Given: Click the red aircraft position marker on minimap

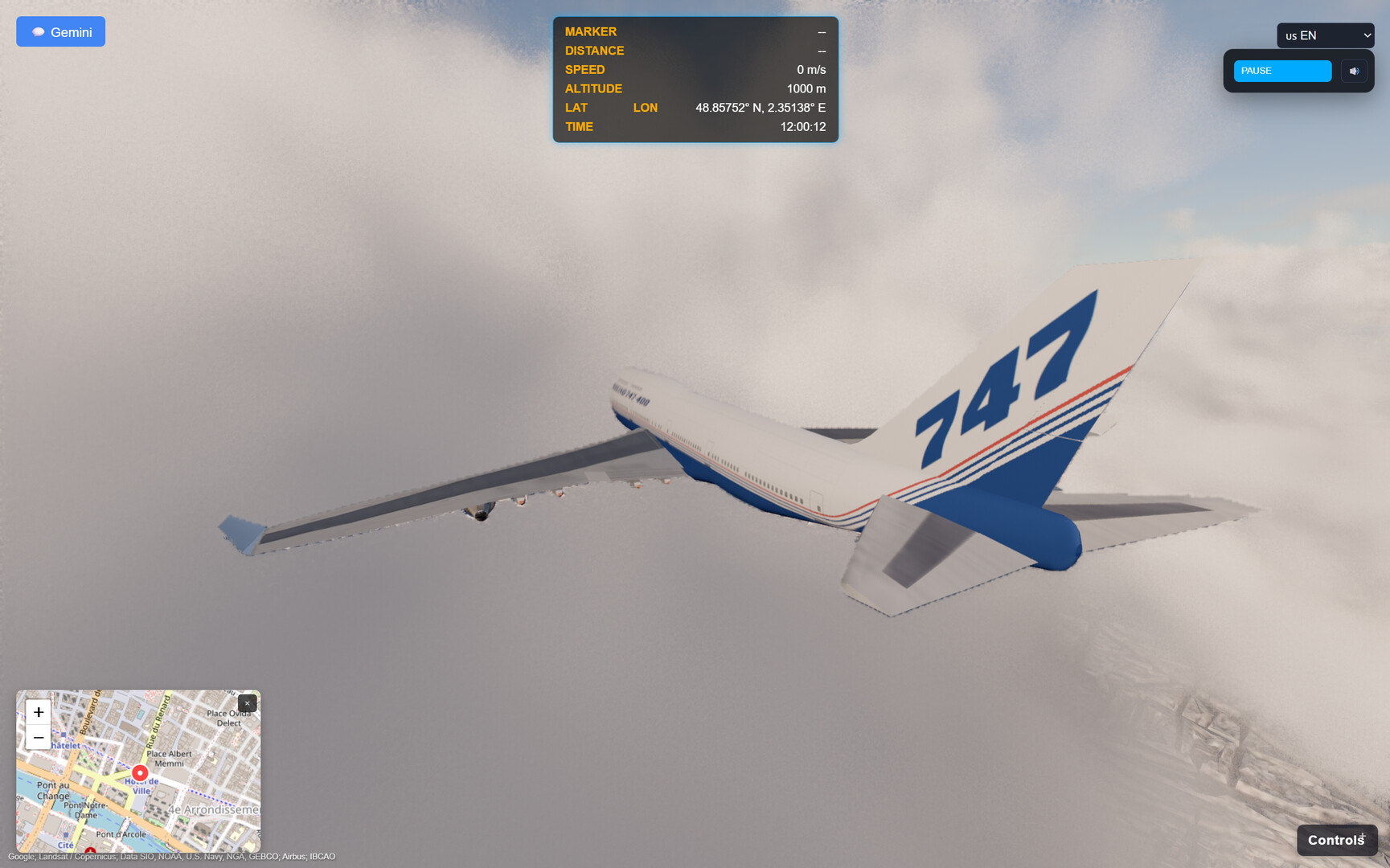Looking at the screenshot, I should click(139, 772).
